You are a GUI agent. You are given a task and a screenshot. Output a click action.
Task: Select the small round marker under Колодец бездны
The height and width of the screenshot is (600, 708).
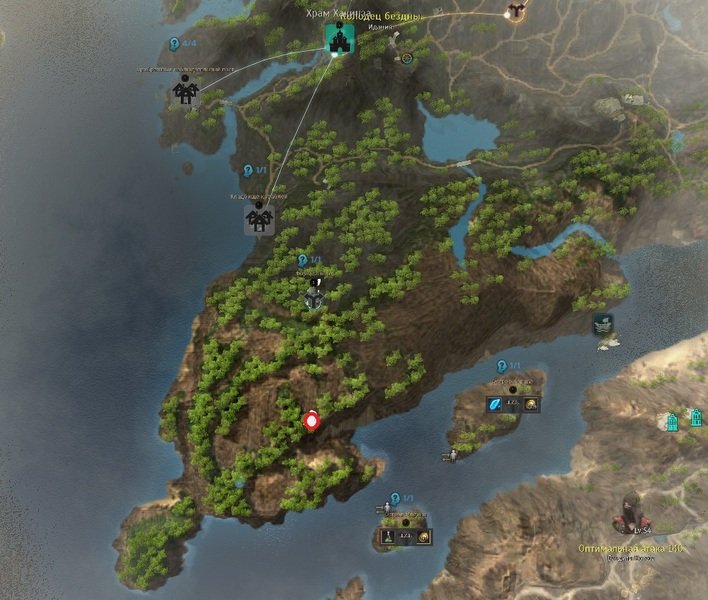tap(406, 58)
